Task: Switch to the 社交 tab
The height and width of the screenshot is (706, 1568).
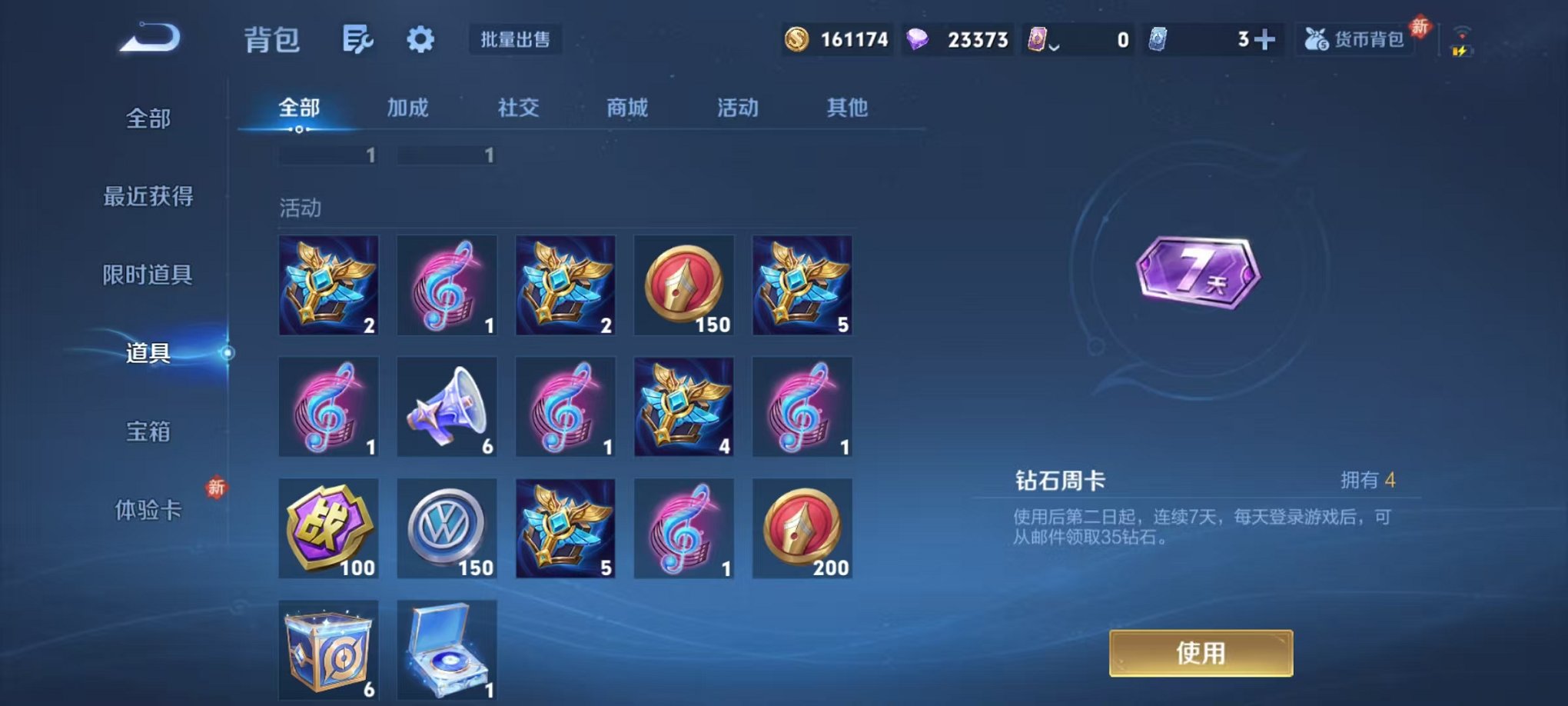Action: point(519,108)
